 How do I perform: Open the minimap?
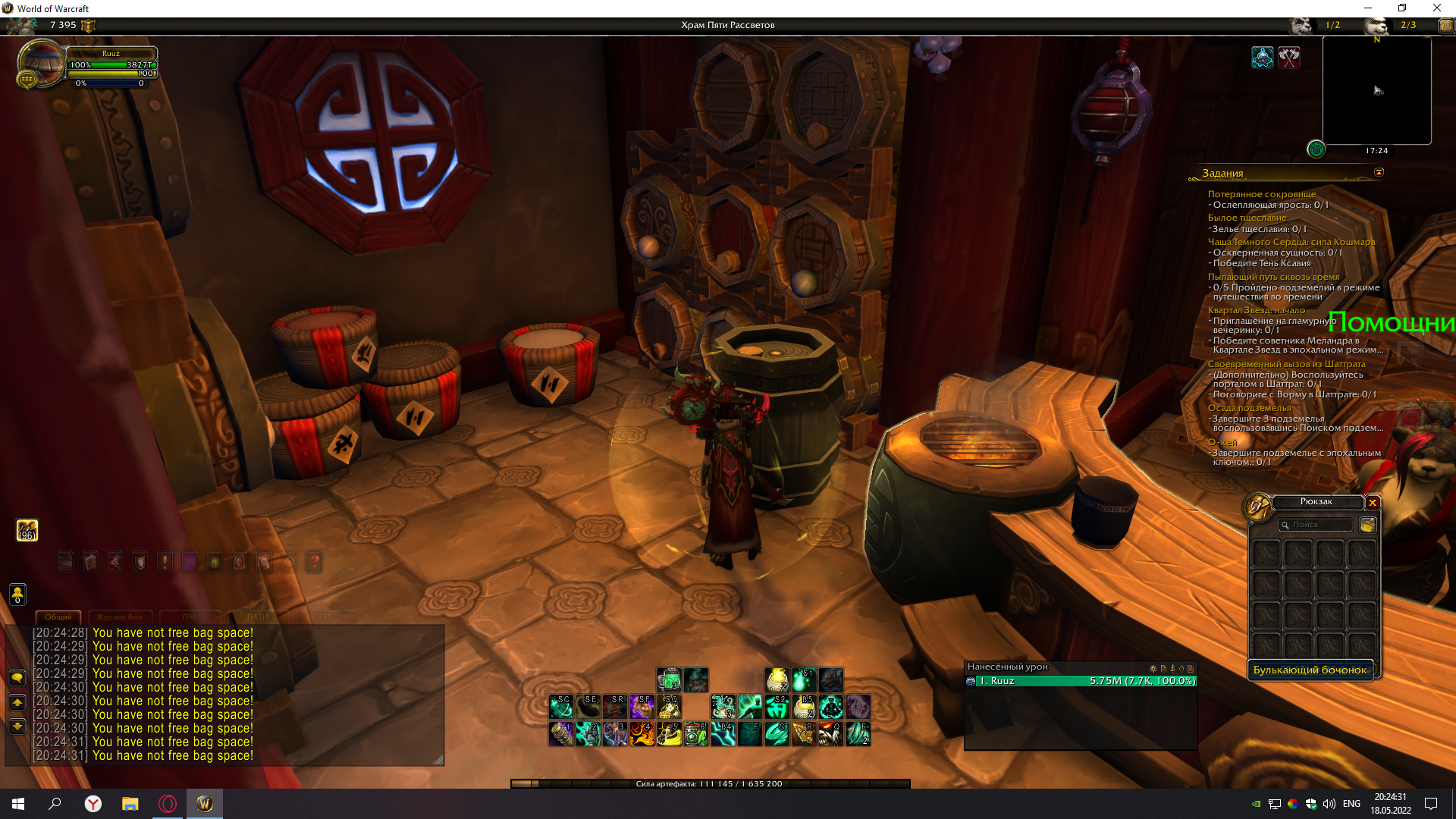(1376, 90)
